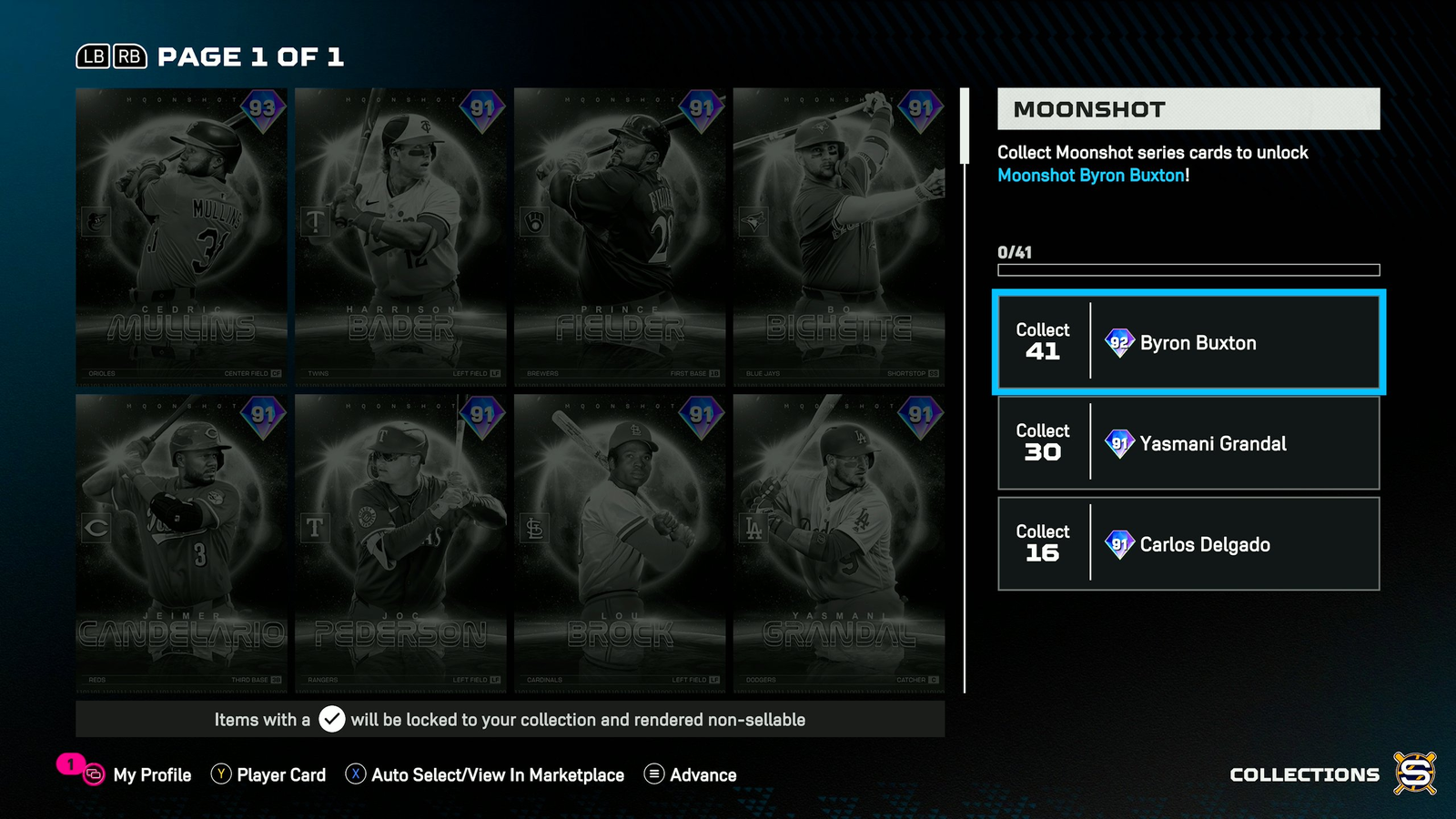Screen dimensions: 1456x819
Task: Click the Advance menu icon
Action: 652,774
